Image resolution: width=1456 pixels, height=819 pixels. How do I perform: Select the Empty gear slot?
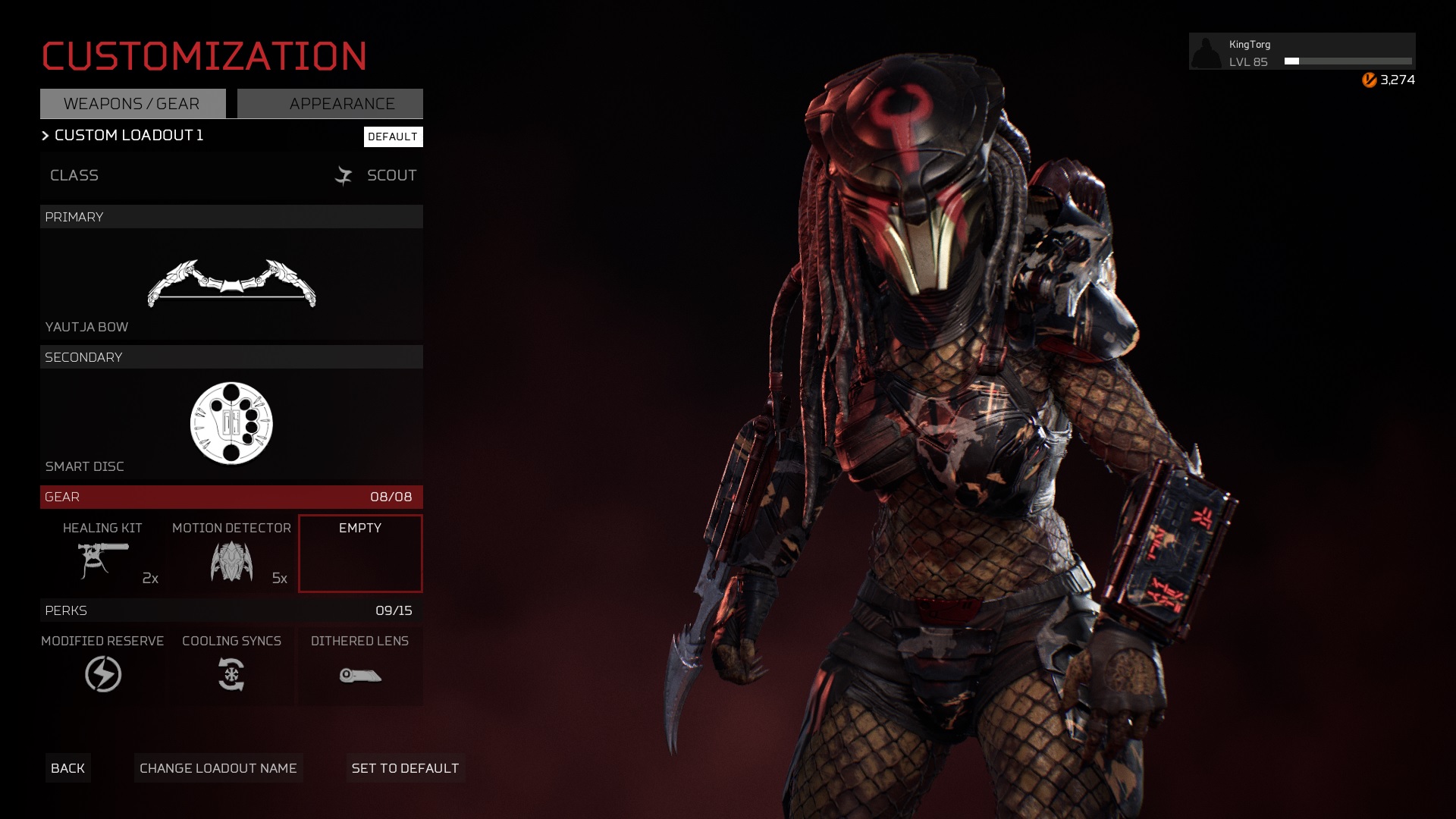point(360,554)
